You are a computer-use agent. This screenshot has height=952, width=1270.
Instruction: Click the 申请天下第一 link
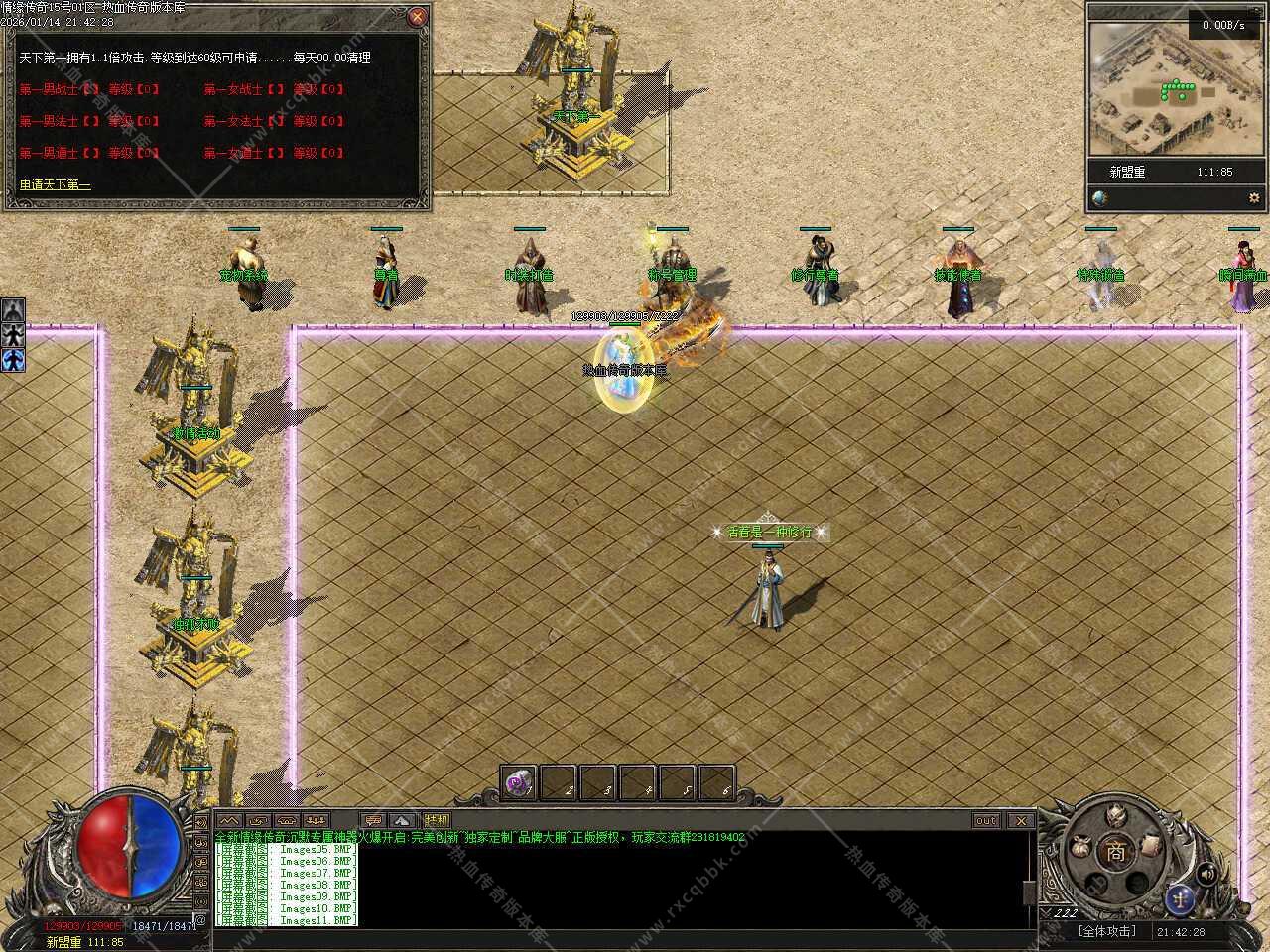pyautogui.click(x=56, y=184)
